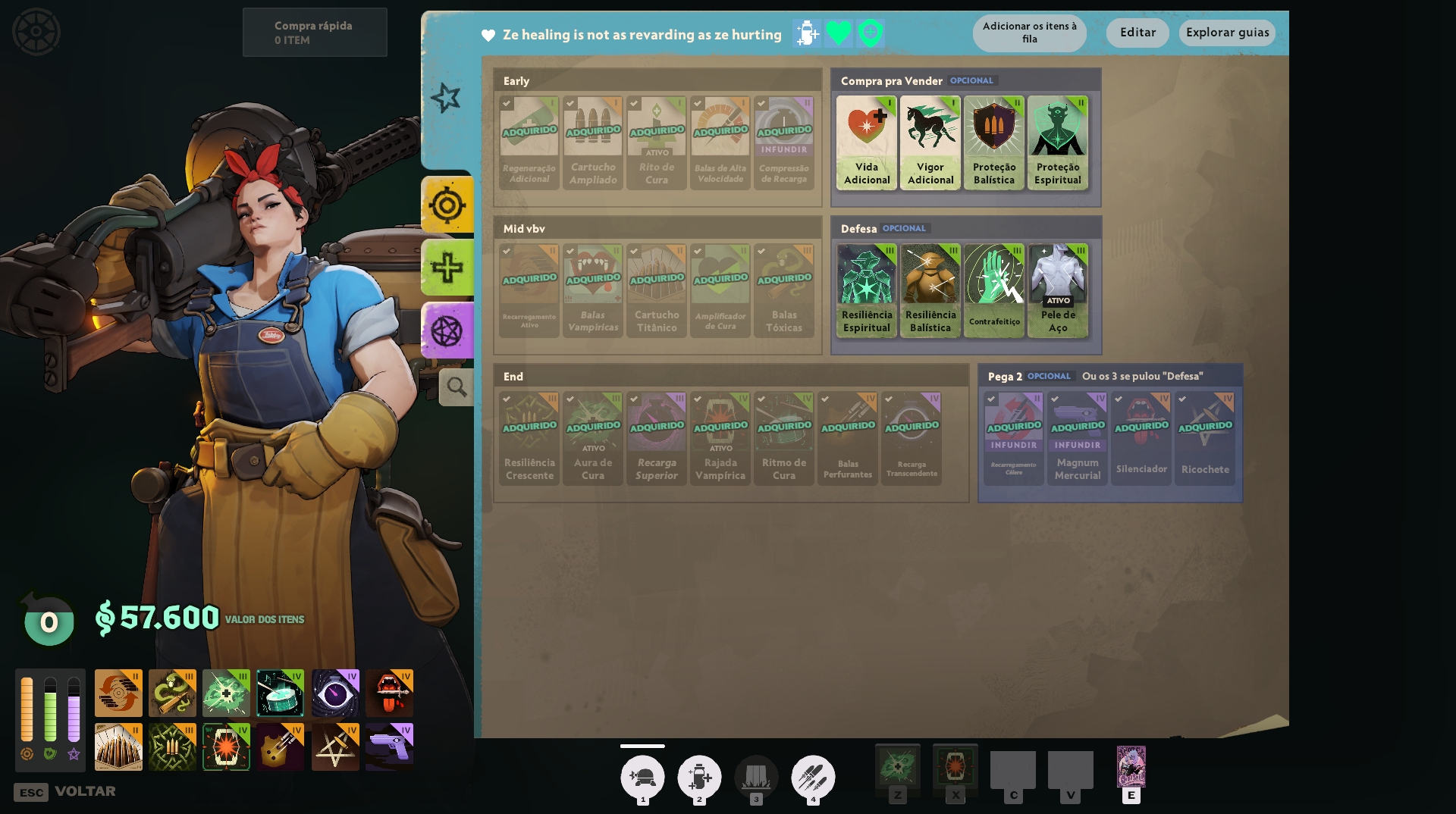Choose the Resiliência Espiritual item
This screenshot has width=1456, height=814.
coord(867,290)
